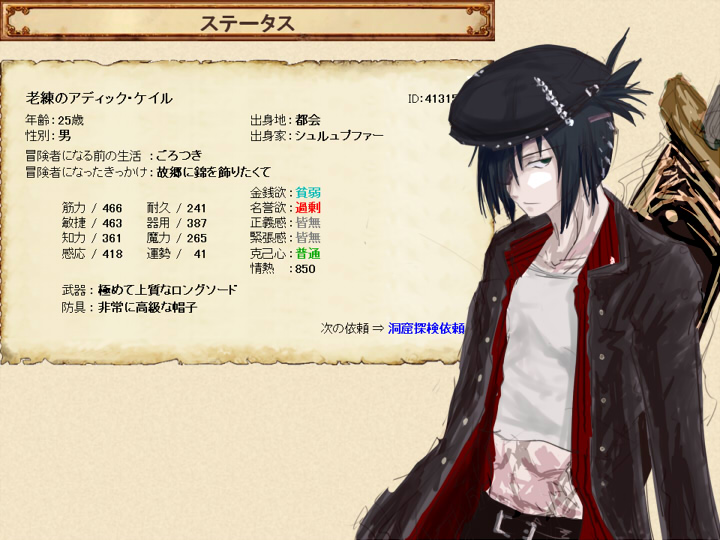Open the 洞窟探検依頼 next quest link

pos(426,327)
